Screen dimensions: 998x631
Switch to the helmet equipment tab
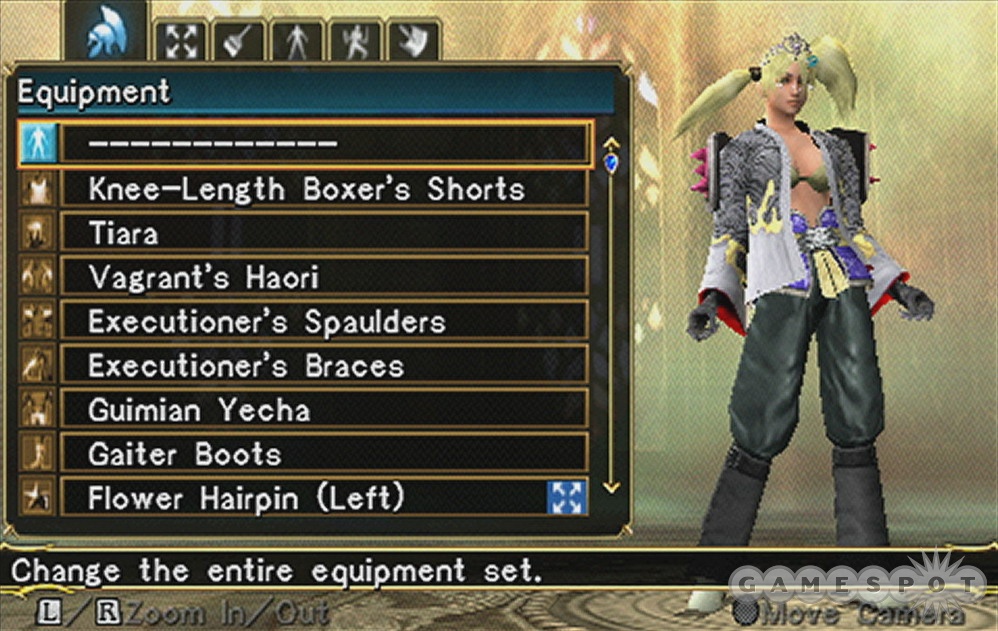[x=105, y=38]
